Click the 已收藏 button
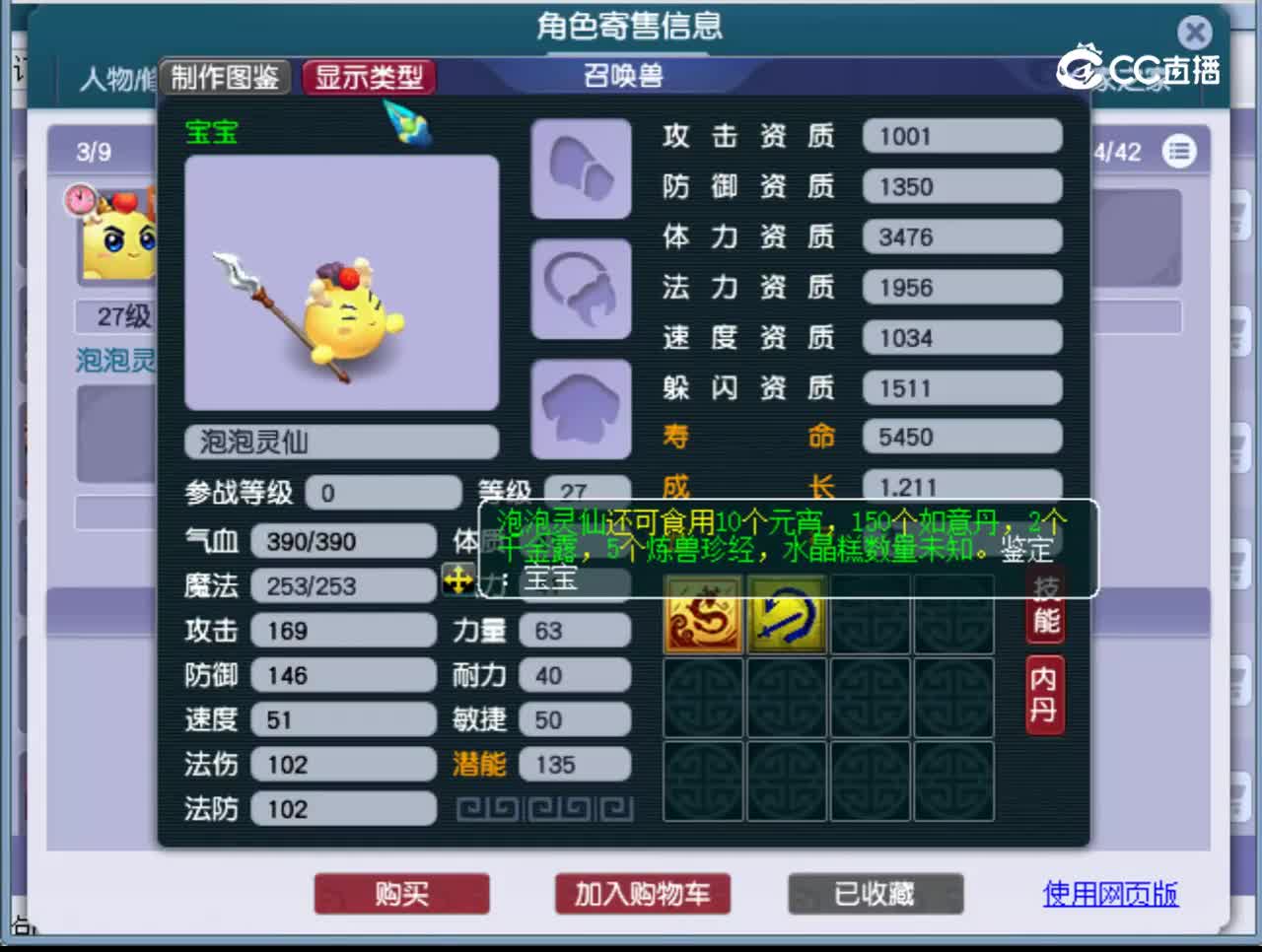Image resolution: width=1262 pixels, height=952 pixels. [875, 893]
